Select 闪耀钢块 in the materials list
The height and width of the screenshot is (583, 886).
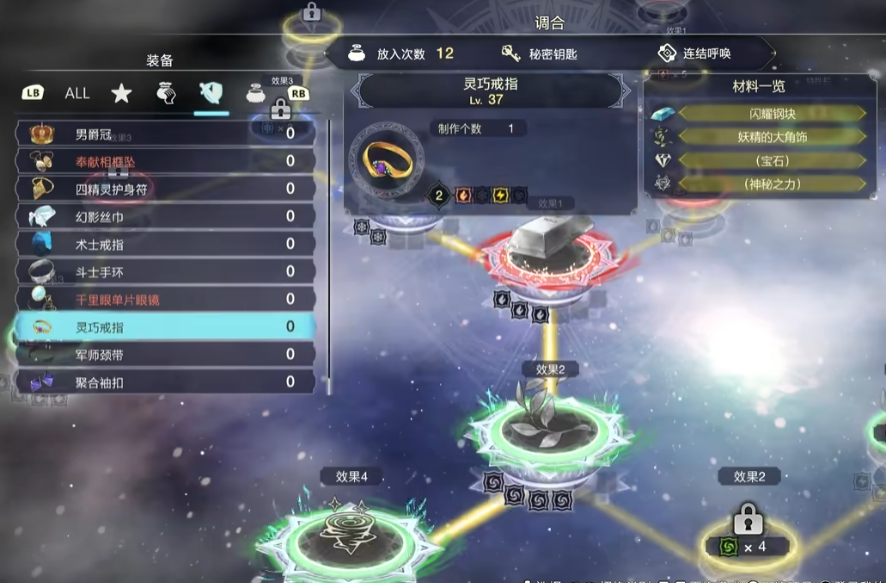(769, 114)
